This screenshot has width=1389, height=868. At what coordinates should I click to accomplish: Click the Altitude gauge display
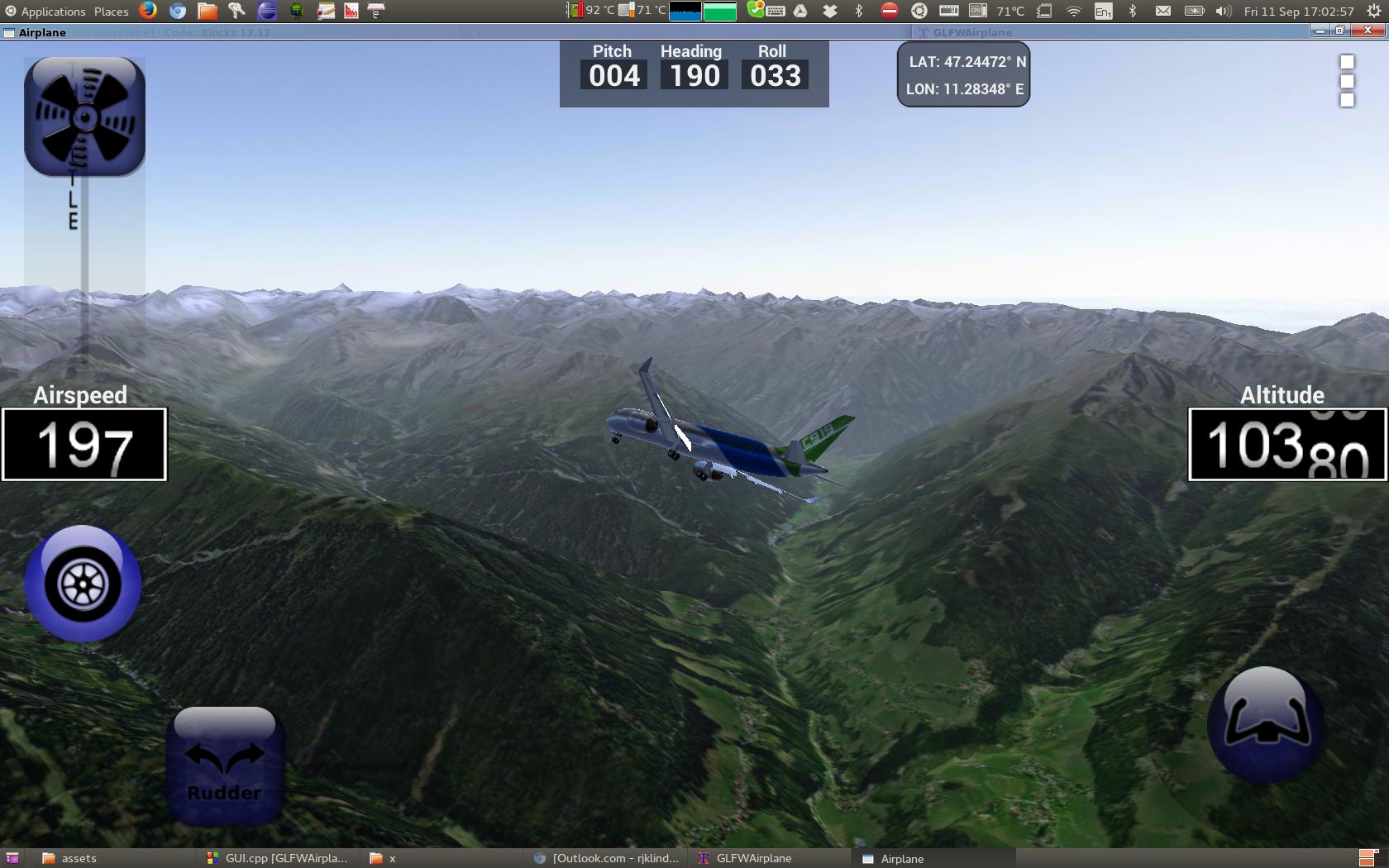[1286, 442]
